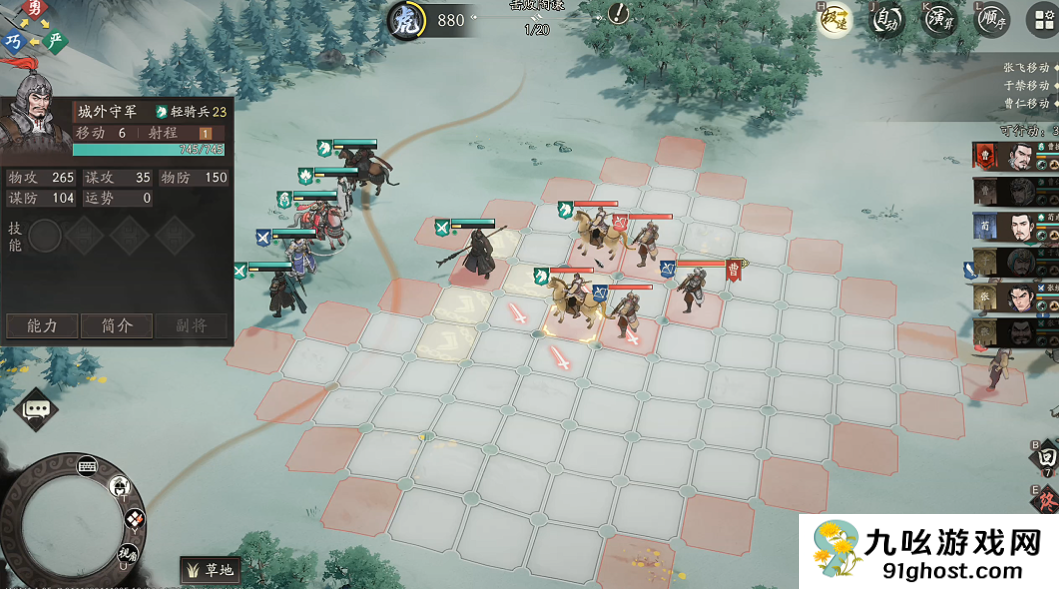This screenshot has height=589, width=1059.
Task: Open the 演算 simulation button
Action: [x=939, y=20]
